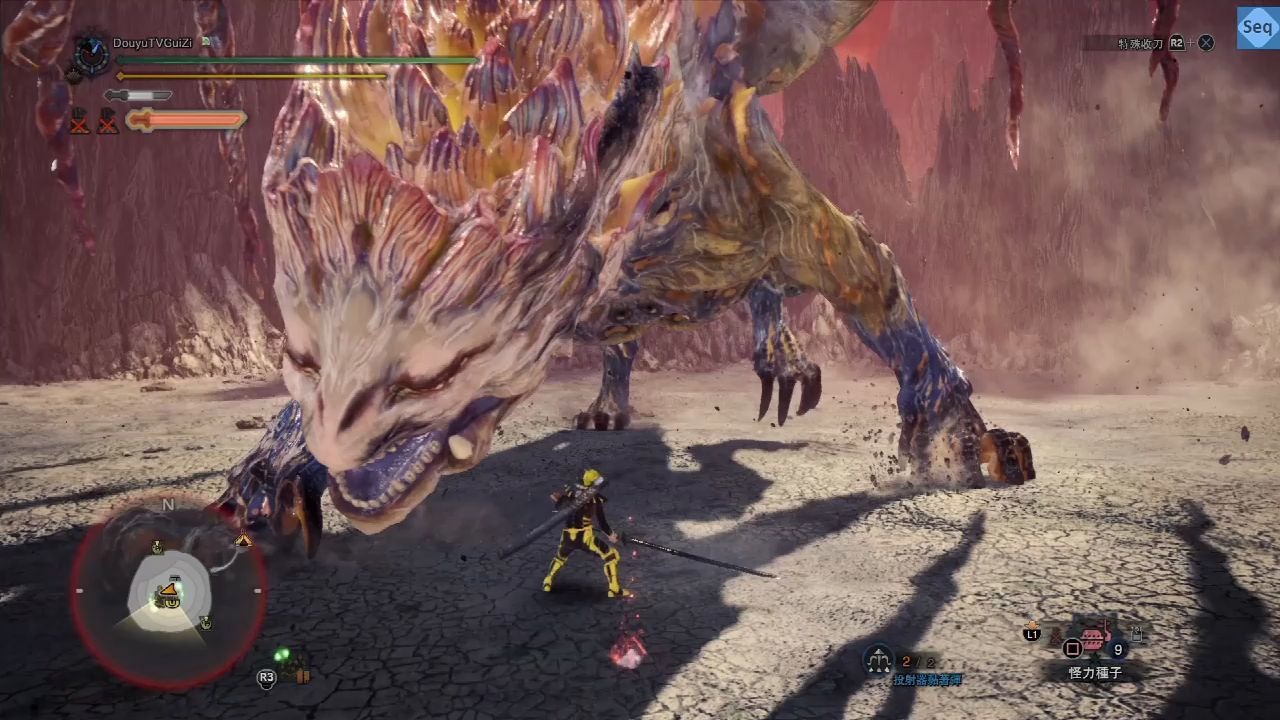Click the Seq overlay badge
This screenshot has height=720, width=1280.
[x=1256, y=28]
